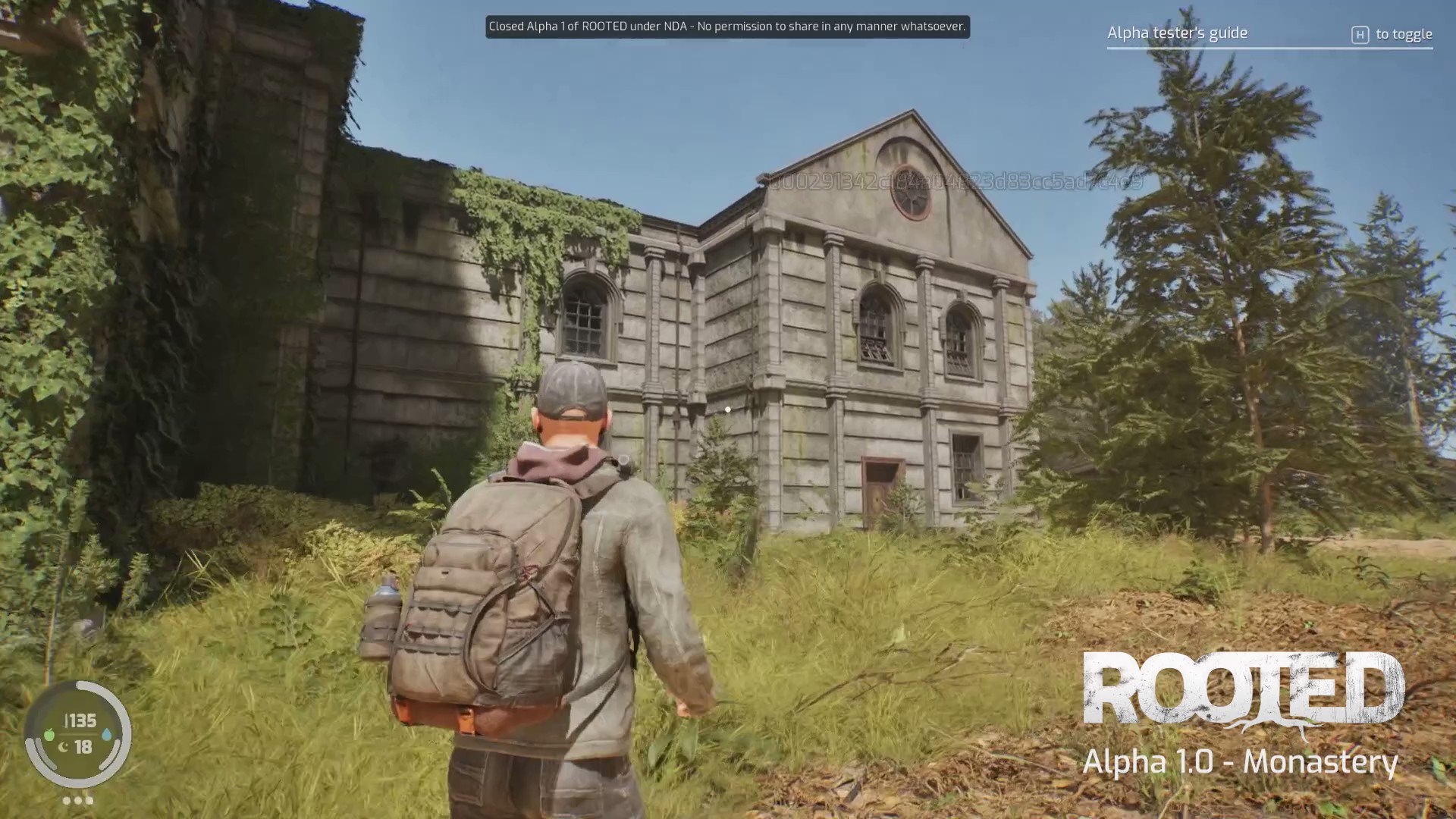Expand the Alpha tester's guide header
The height and width of the screenshot is (819, 1456).
point(1177,33)
